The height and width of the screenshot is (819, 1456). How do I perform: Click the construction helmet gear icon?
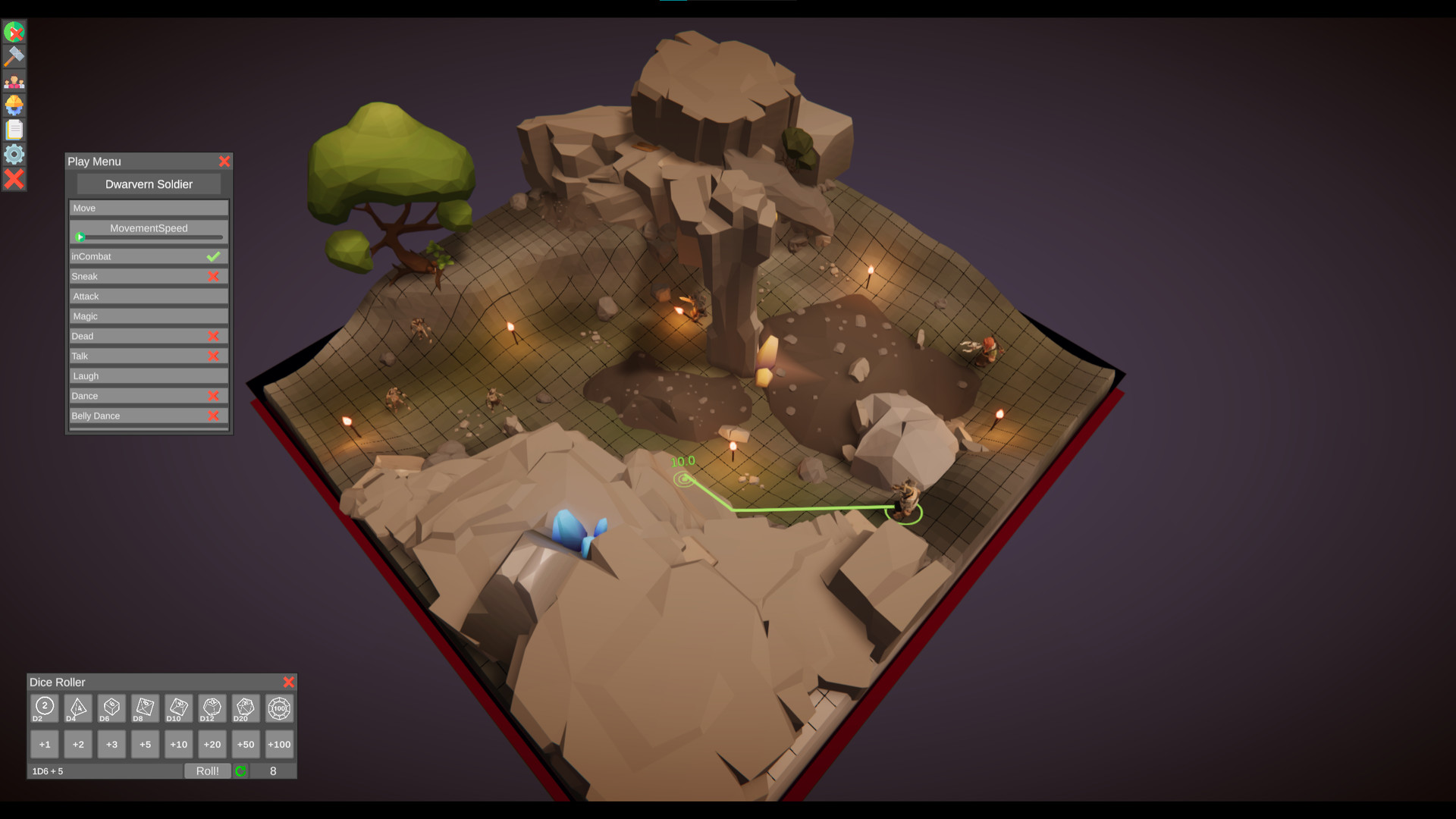(14, 105)
